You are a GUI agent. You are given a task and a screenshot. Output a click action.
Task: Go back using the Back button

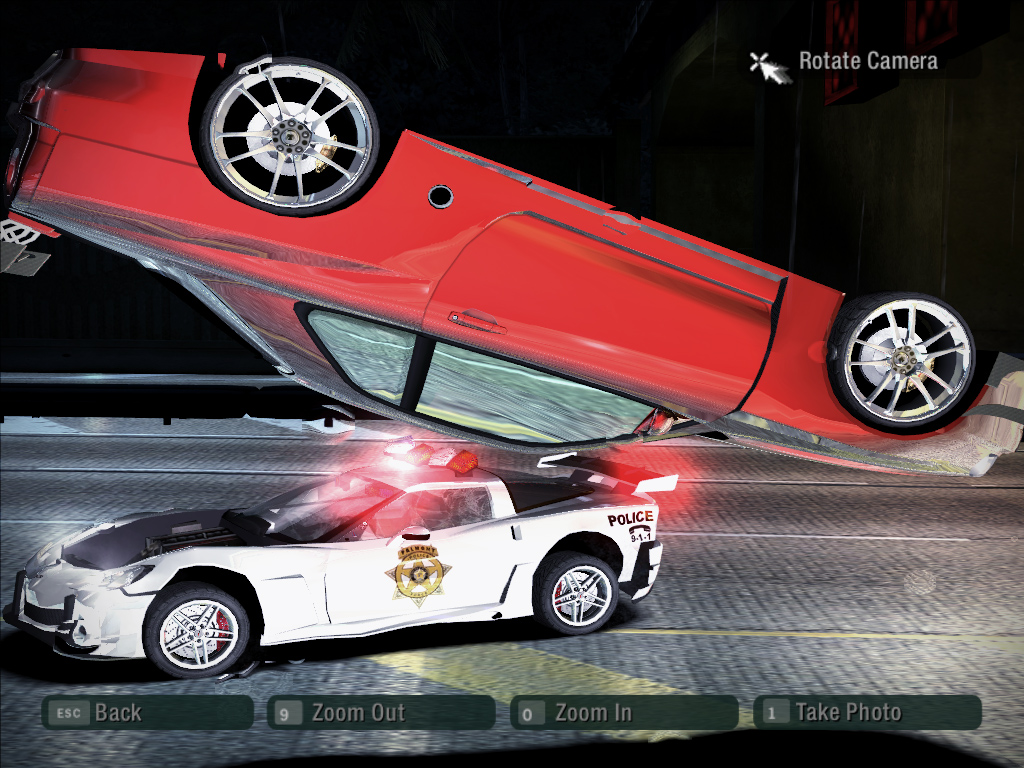[x=146, y=713]
